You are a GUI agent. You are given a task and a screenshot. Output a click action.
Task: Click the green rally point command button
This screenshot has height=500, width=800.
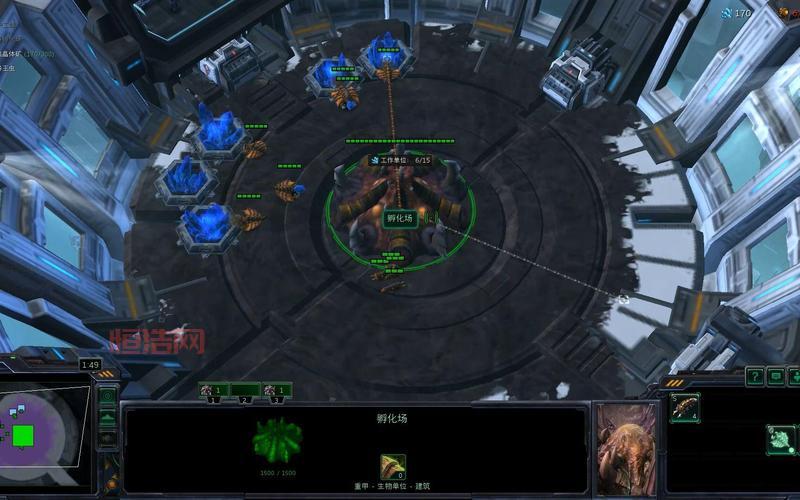(780, 438)
